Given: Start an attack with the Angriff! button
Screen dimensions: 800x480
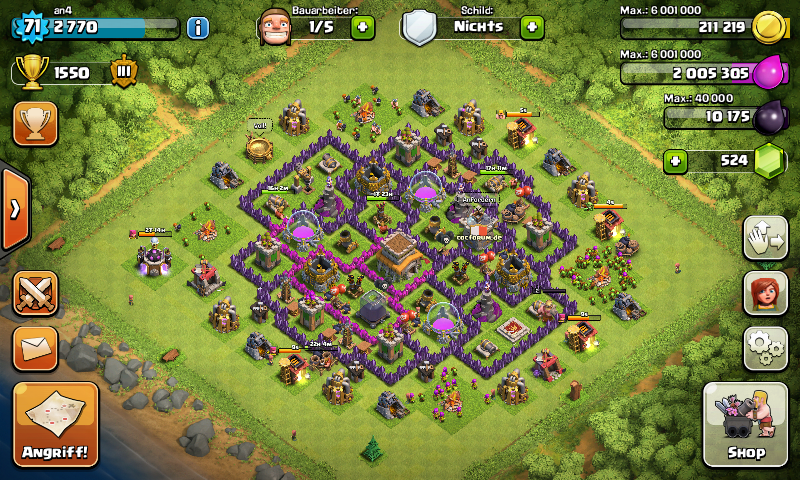Looking at the screenshot, I should click(56, 424).
